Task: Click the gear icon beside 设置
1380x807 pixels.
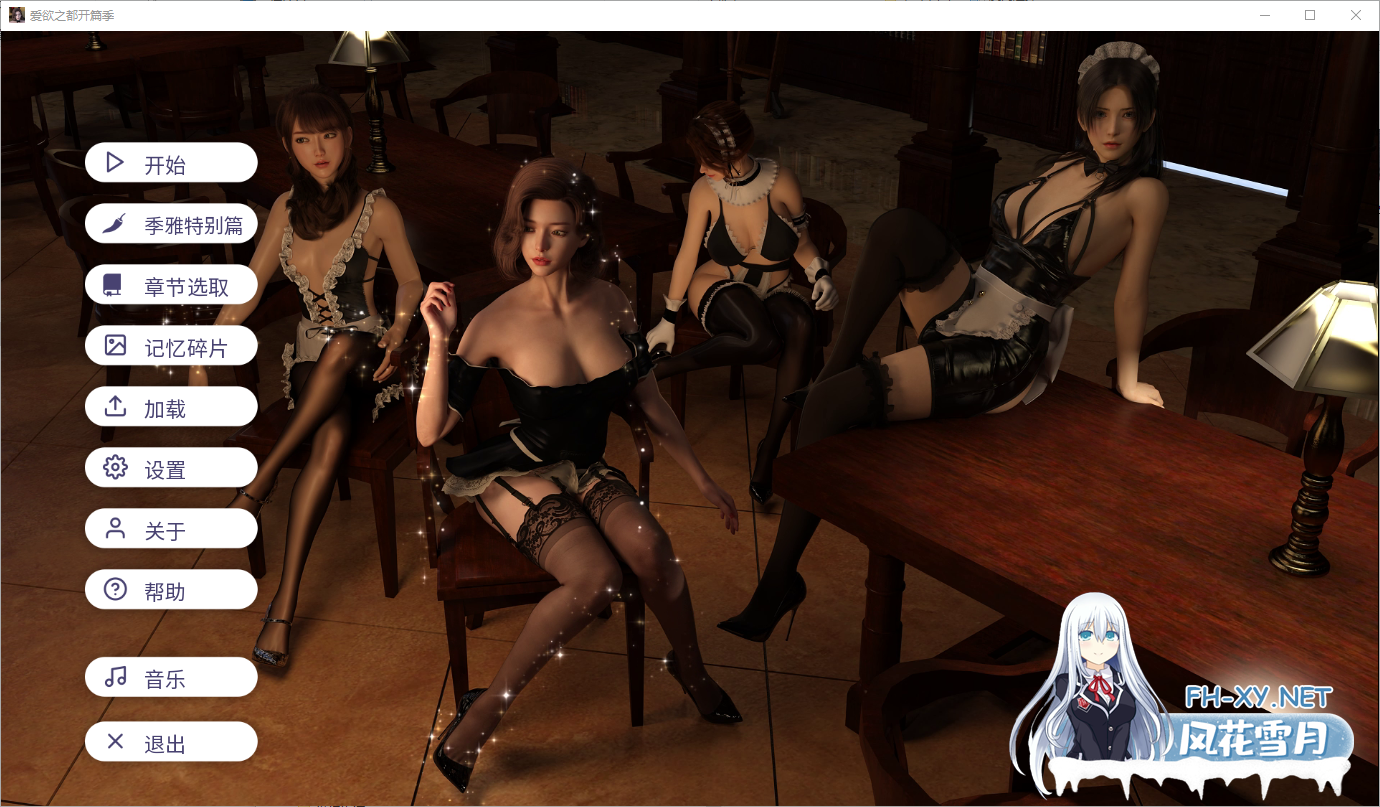Action: pos(113,467)
